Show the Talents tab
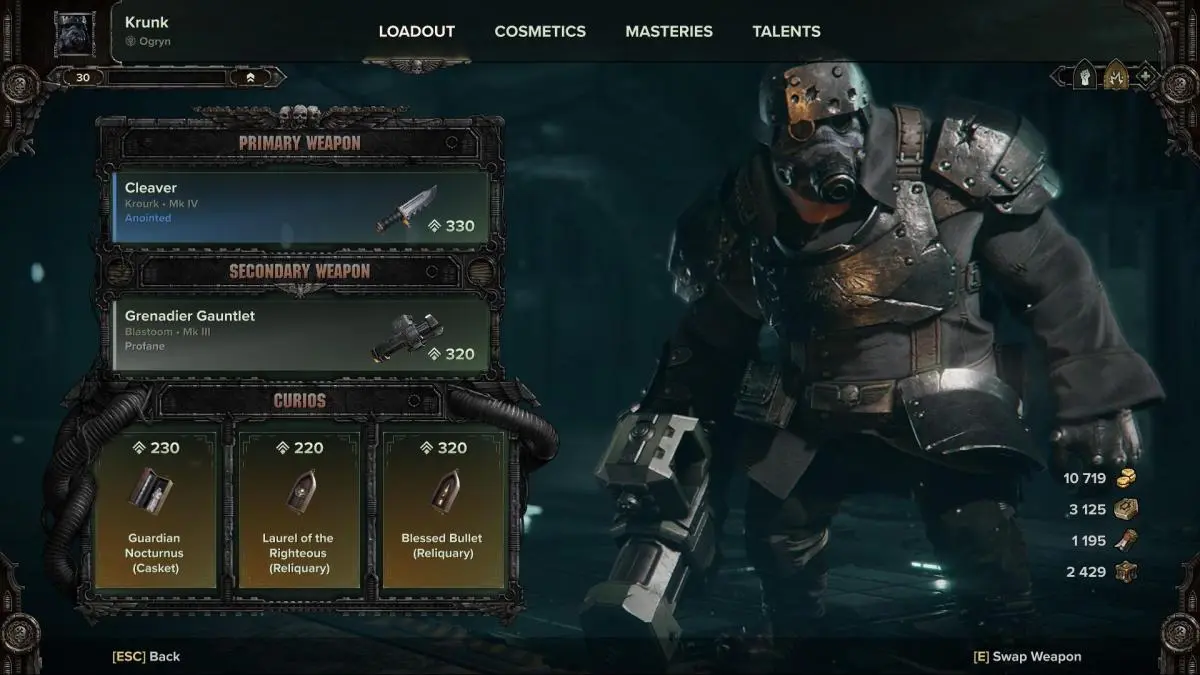1200x675 pixels. [x=786, y=31]
